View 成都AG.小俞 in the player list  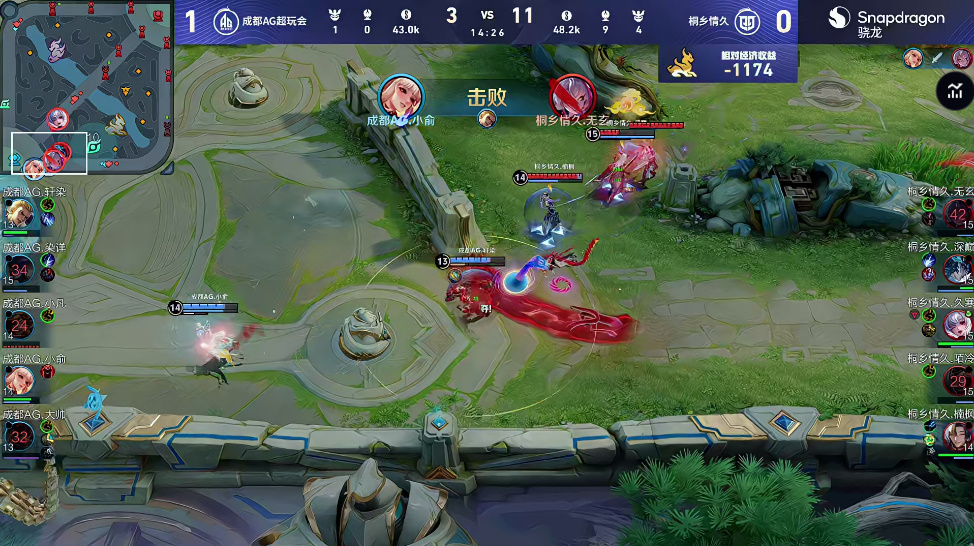20,380
